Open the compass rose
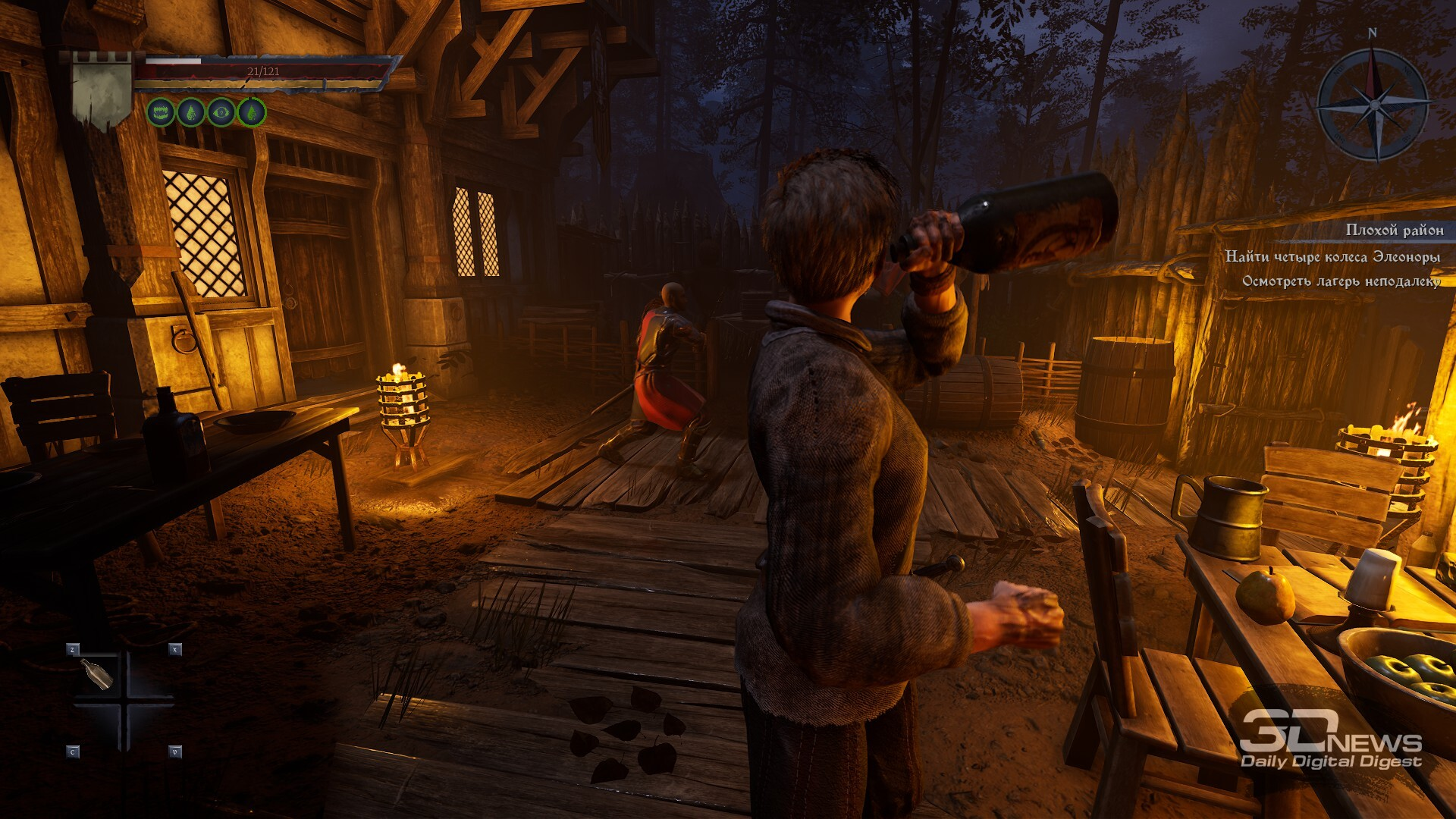The image size is (1456, 819). (x=1373, y=104)
